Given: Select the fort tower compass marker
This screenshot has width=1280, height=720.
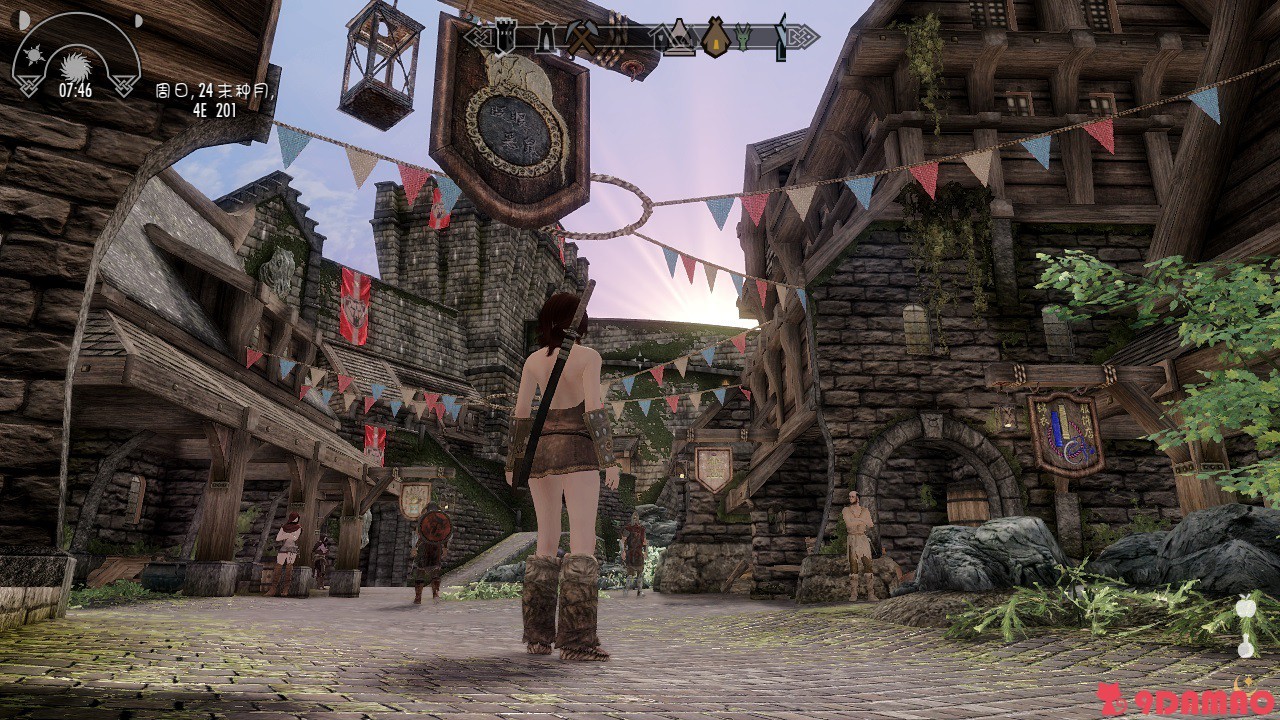Looking at the screenshot, I should [x=505, y=38].
